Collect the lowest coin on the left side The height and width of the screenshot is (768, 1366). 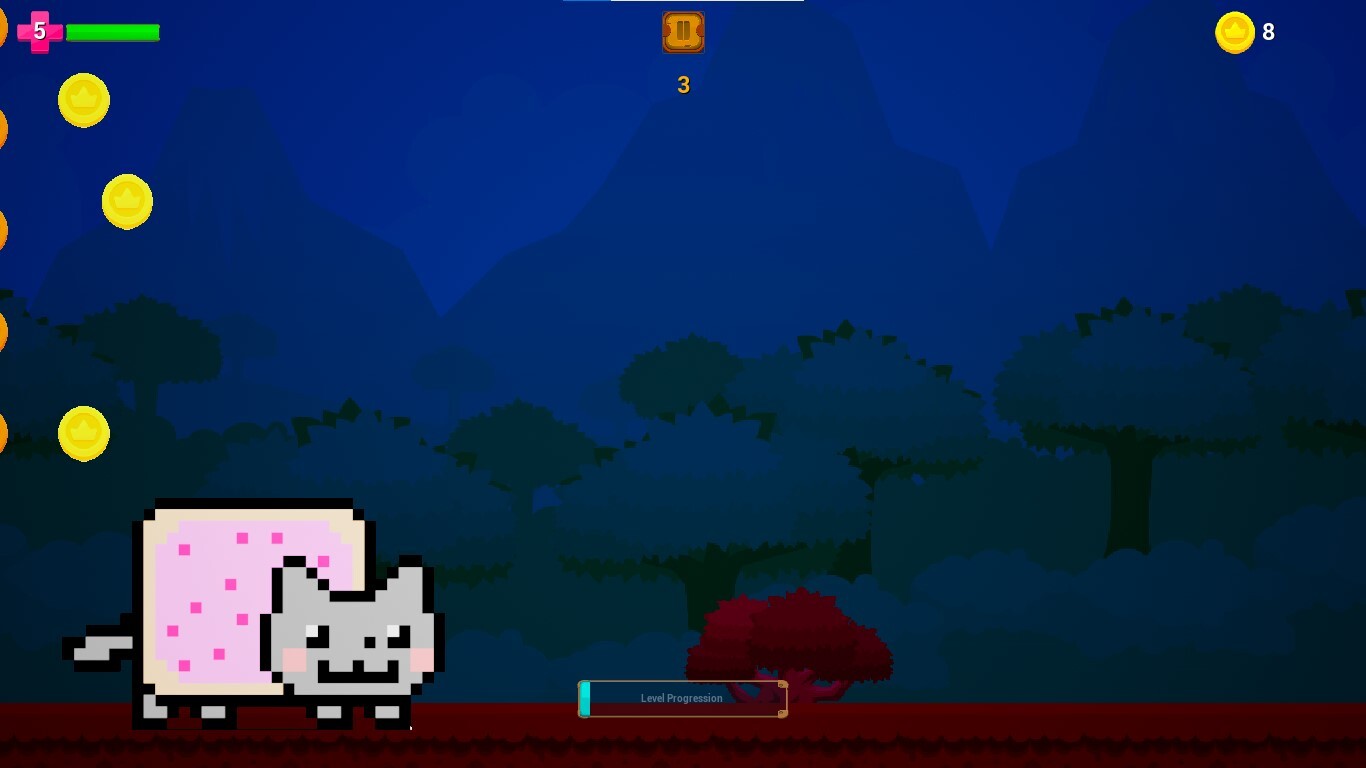click(84, 433)
